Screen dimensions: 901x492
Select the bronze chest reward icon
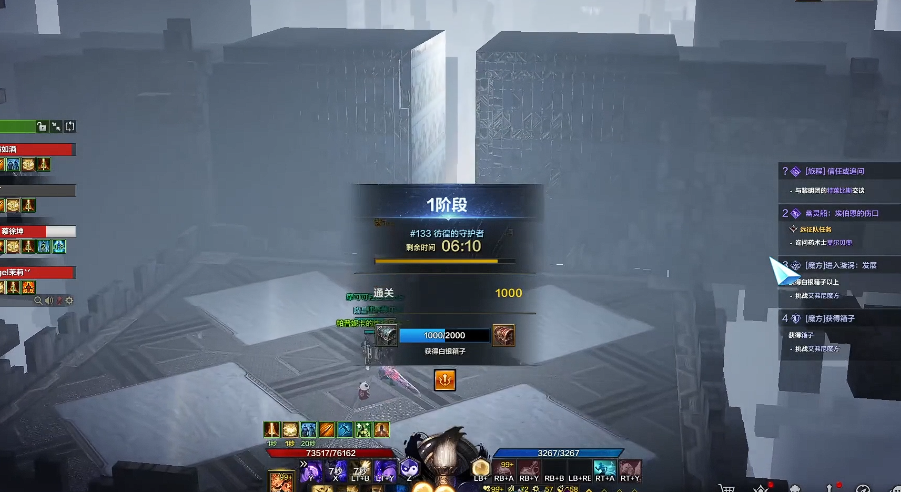pos(504,336)
